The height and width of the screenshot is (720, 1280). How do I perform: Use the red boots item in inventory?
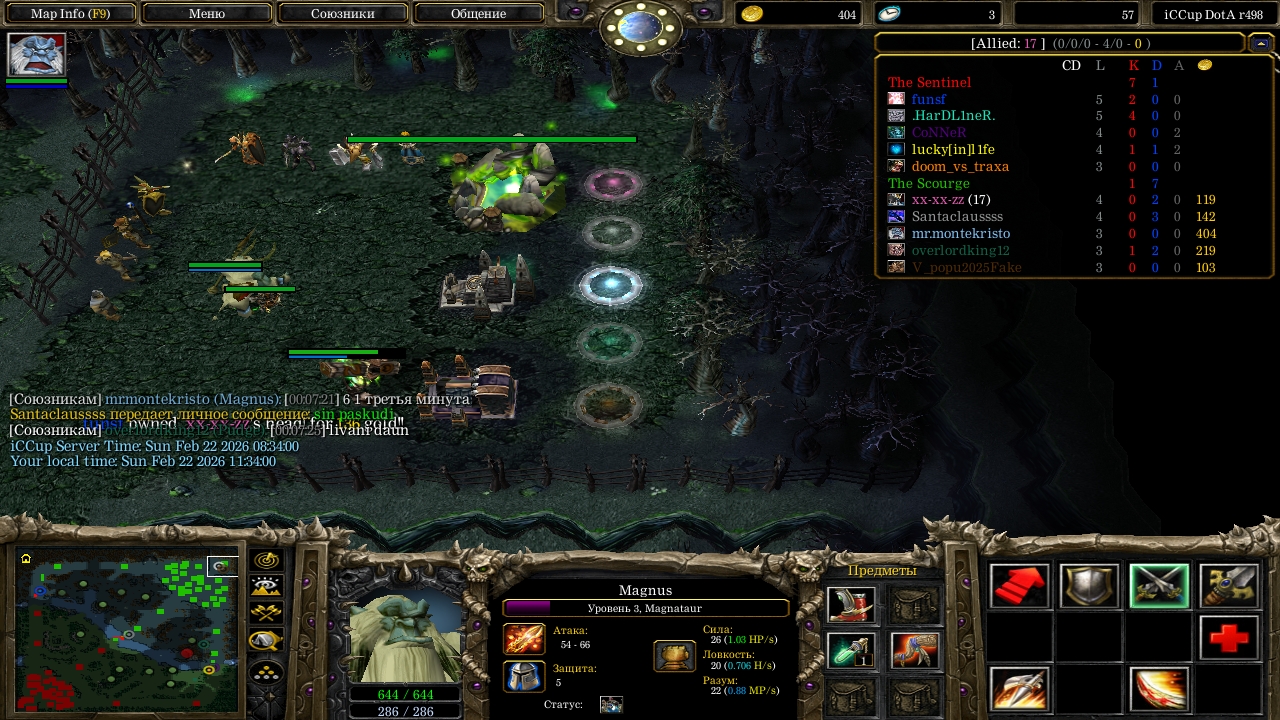(852, 604)
